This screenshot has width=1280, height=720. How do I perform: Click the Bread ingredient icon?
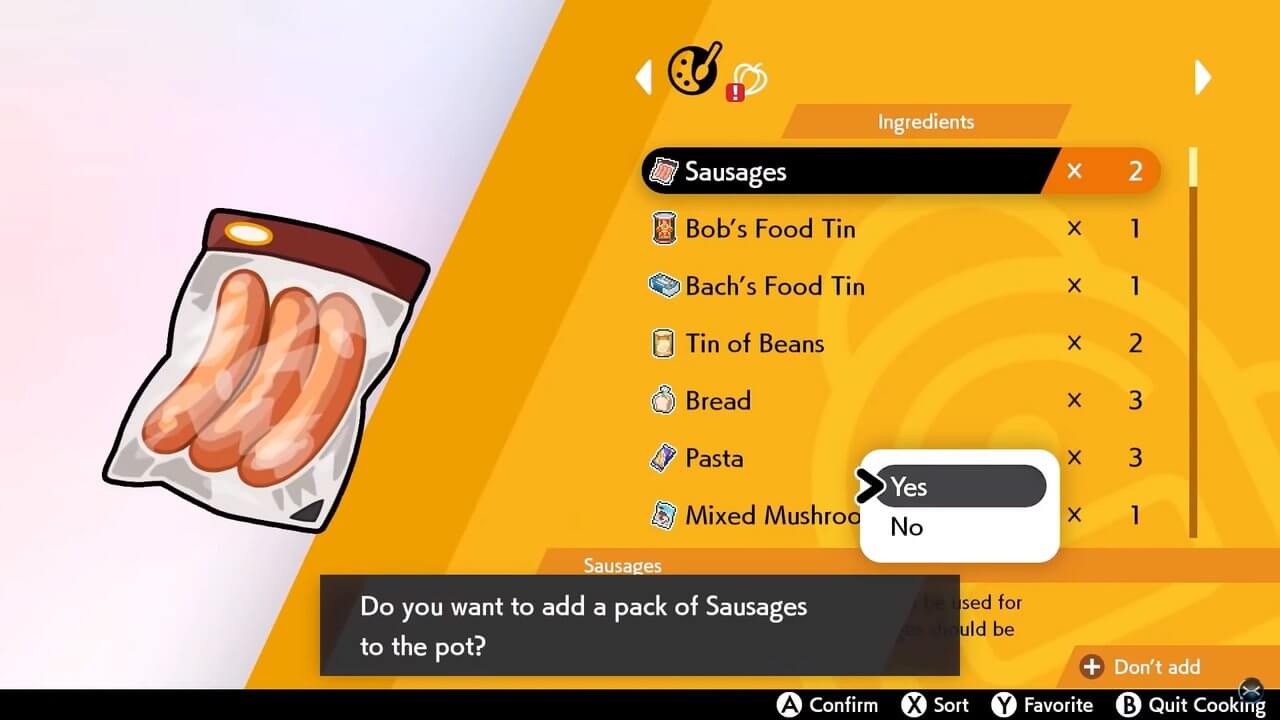coord(665,400)
